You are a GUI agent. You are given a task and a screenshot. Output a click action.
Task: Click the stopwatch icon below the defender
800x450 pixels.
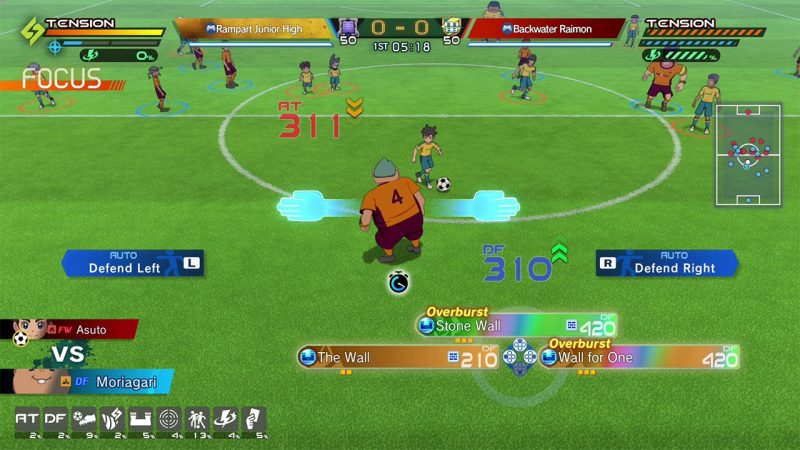(x=399, y=284)
